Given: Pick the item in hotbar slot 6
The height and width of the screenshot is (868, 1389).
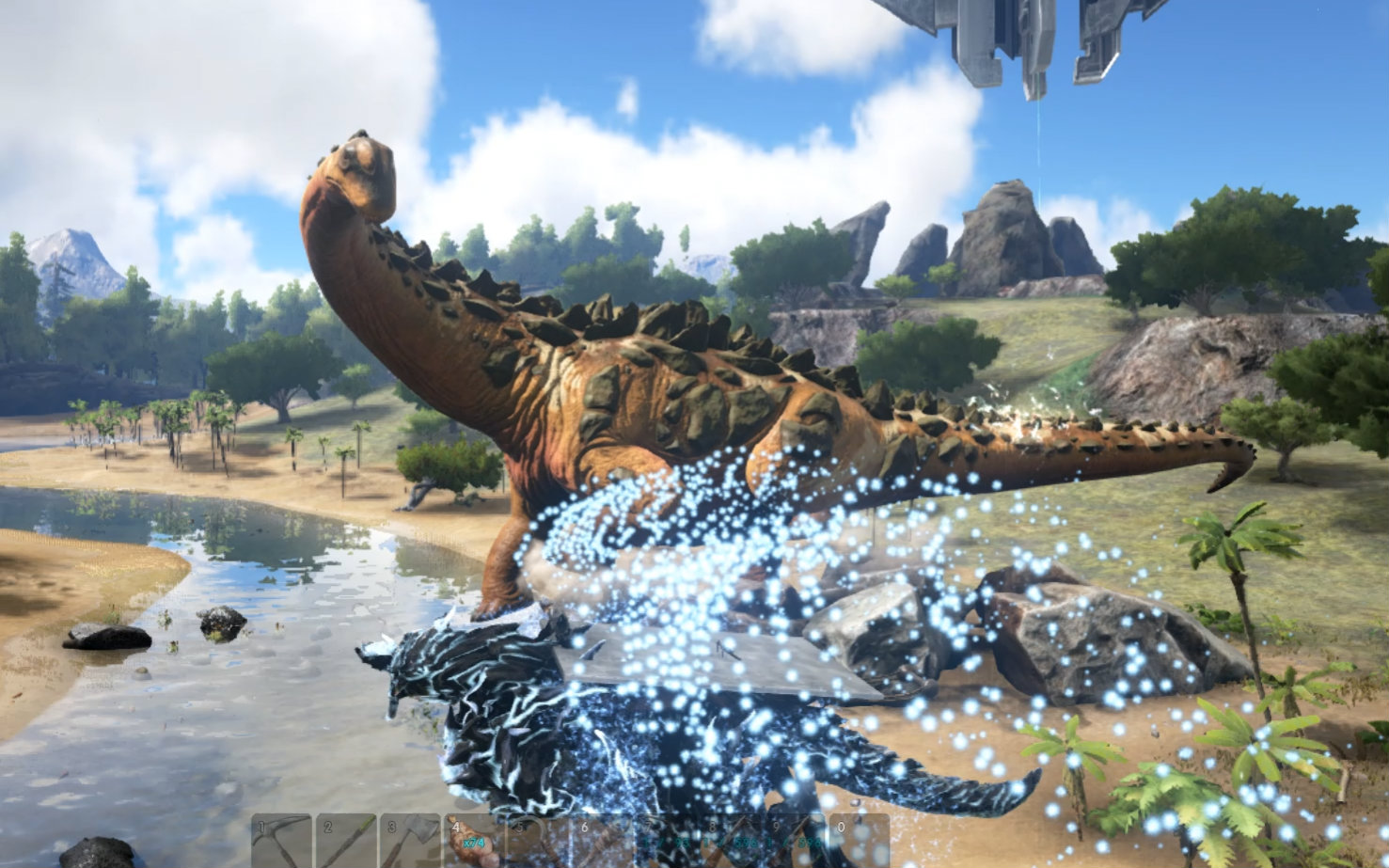Looking at the screenshot, I should 604,841.
